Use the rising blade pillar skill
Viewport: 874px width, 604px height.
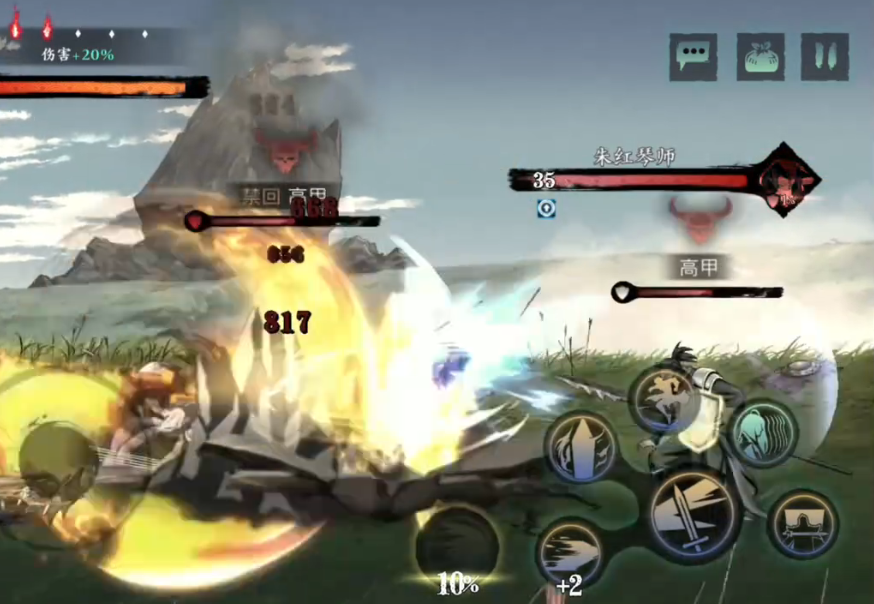(581, 446)
